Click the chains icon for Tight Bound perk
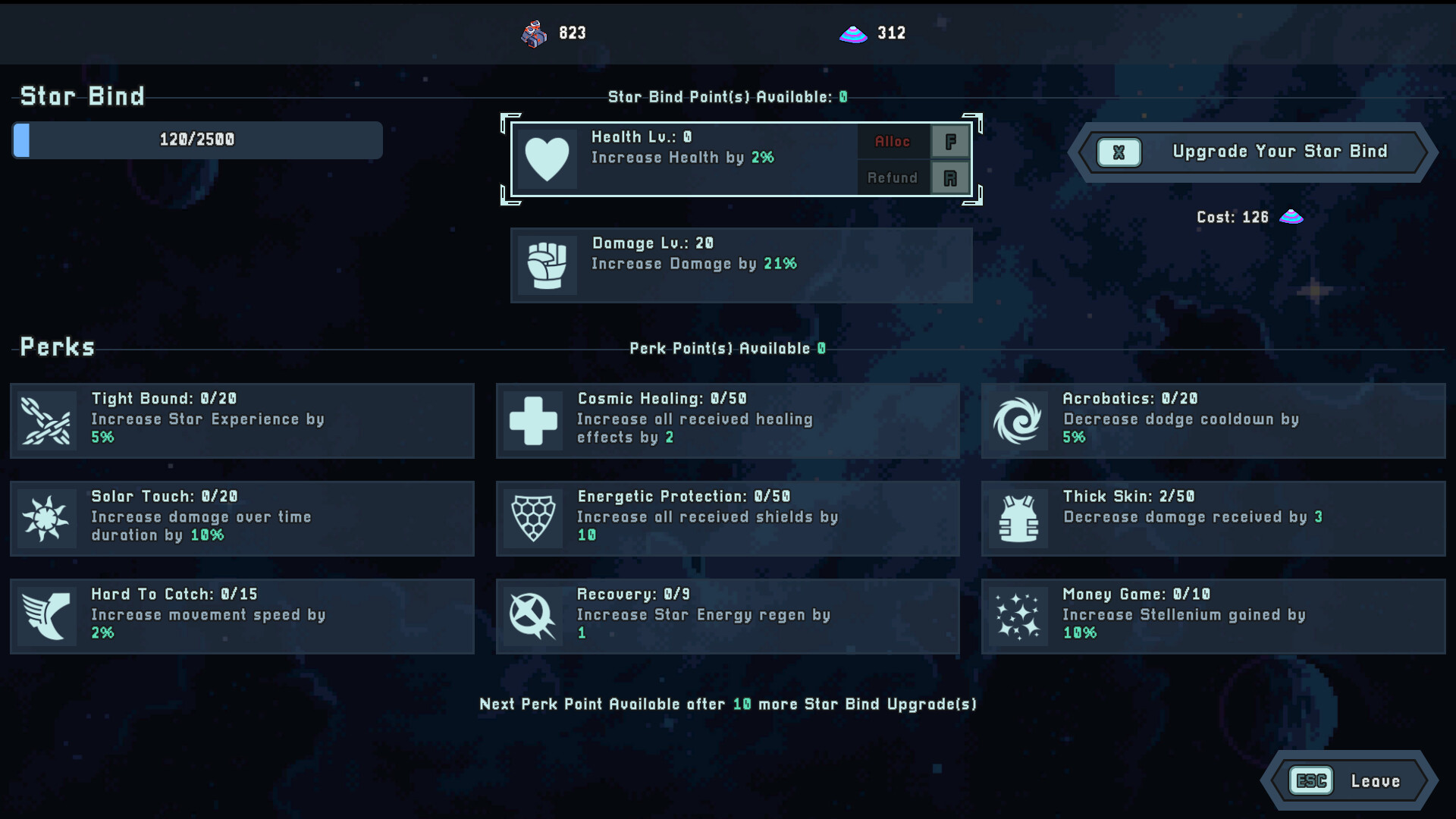Screen dimensions: 1456x819 pyautogui.click(x=47, y=421)
